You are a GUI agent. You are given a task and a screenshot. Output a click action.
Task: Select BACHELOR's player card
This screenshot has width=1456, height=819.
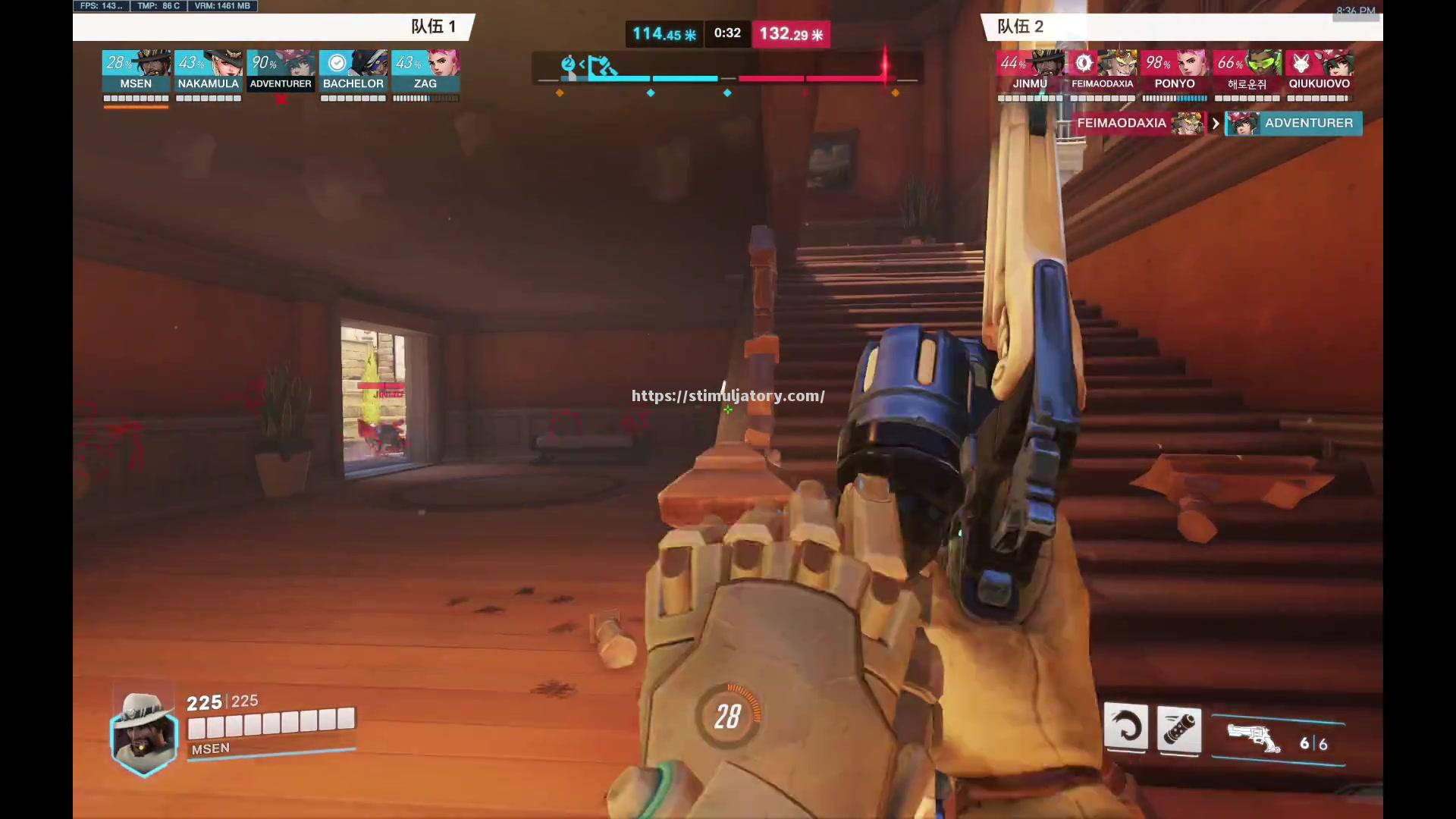point(353,71)
